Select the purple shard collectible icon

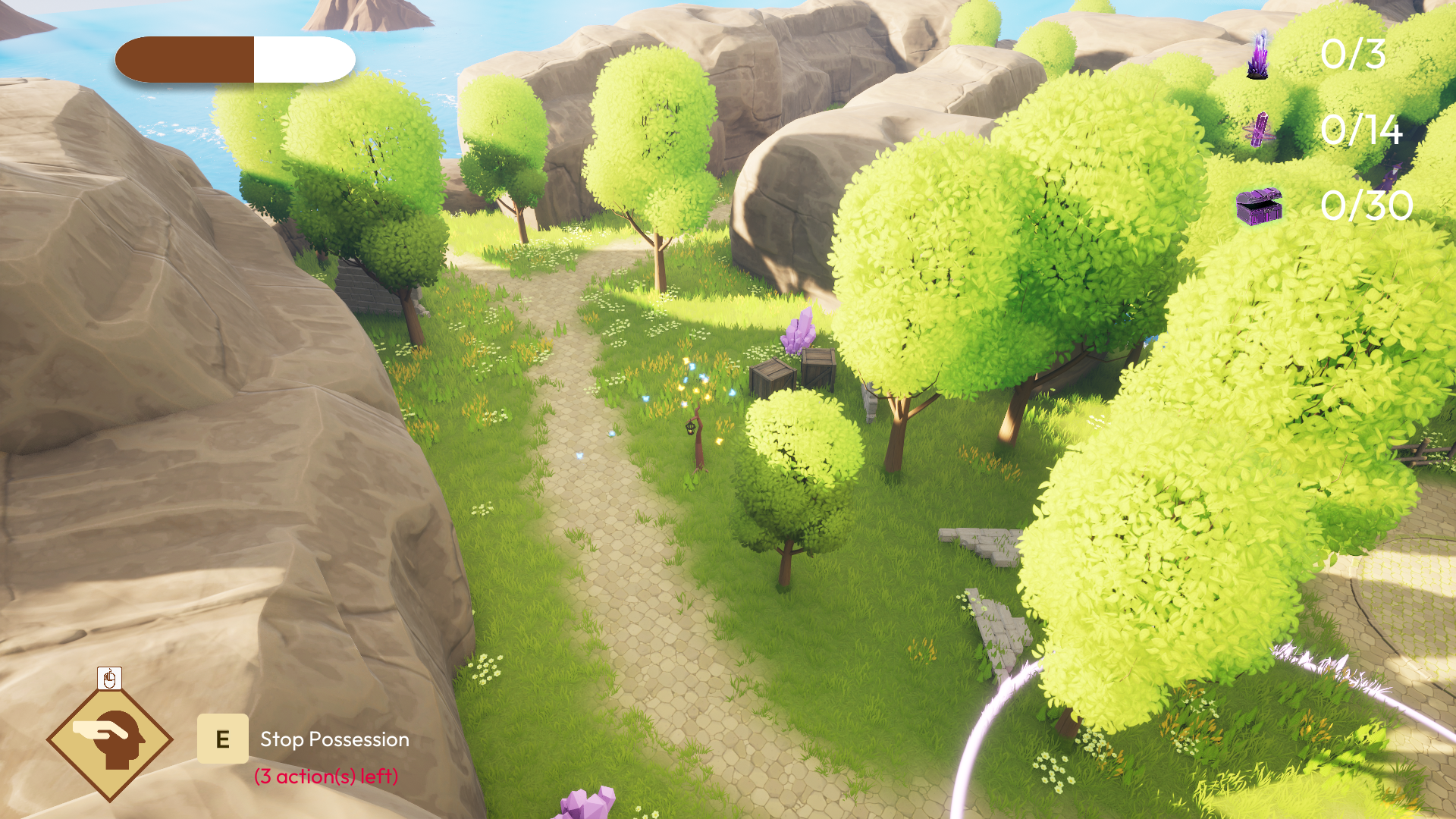point(1260,130)
